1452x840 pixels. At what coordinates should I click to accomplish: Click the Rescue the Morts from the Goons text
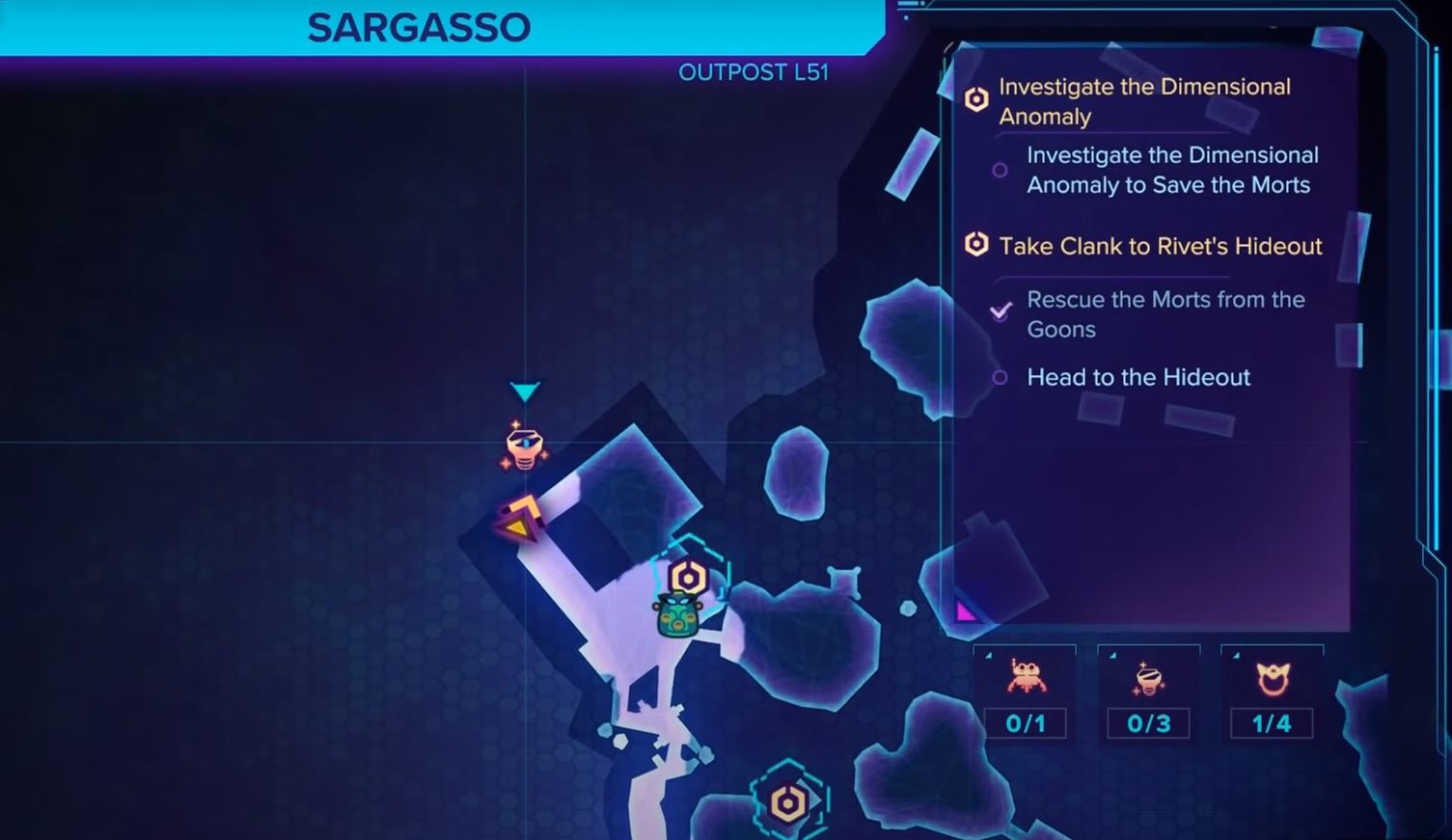(1166, 314)
